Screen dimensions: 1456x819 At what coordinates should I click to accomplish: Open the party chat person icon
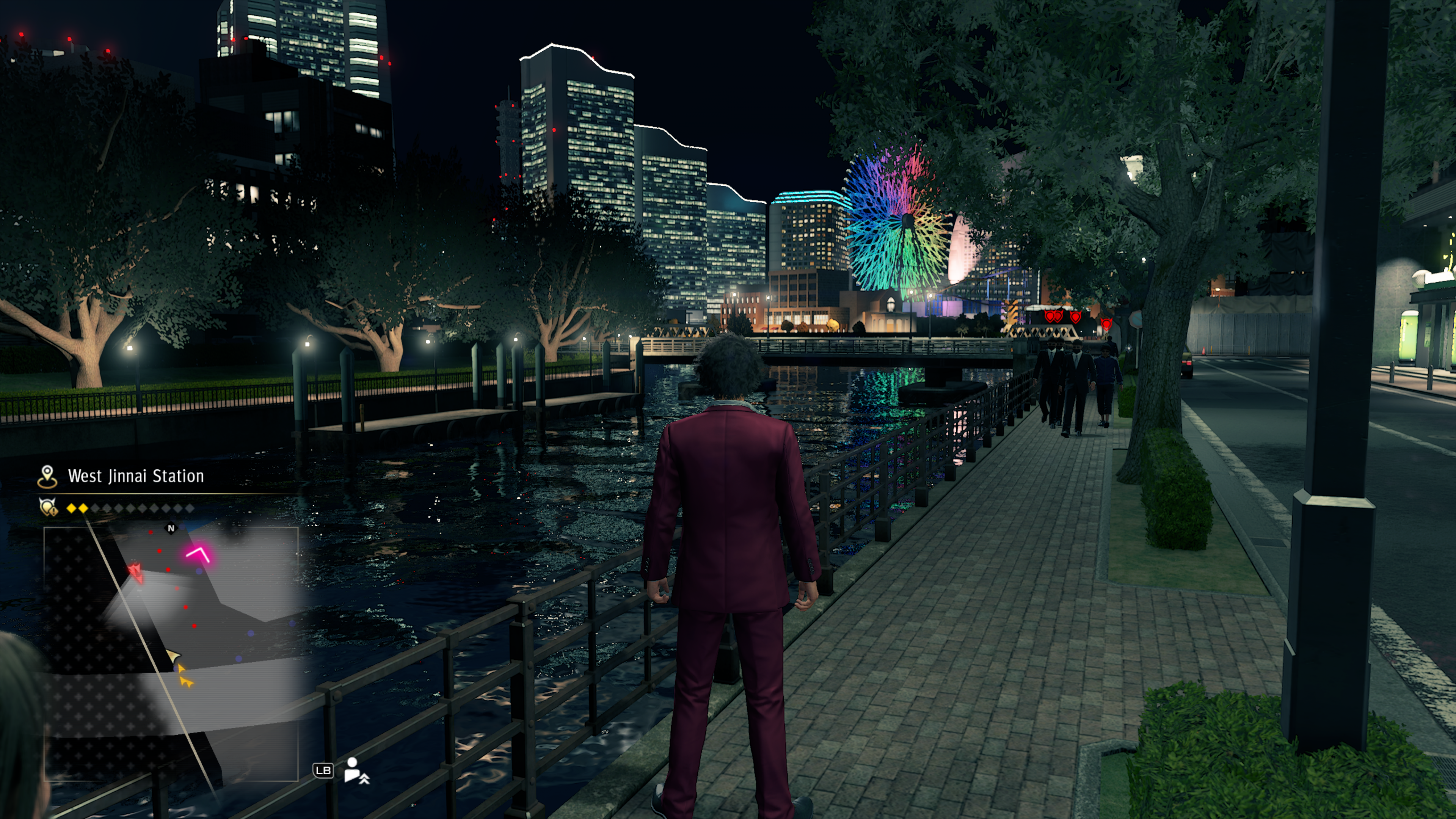point(356,770)
